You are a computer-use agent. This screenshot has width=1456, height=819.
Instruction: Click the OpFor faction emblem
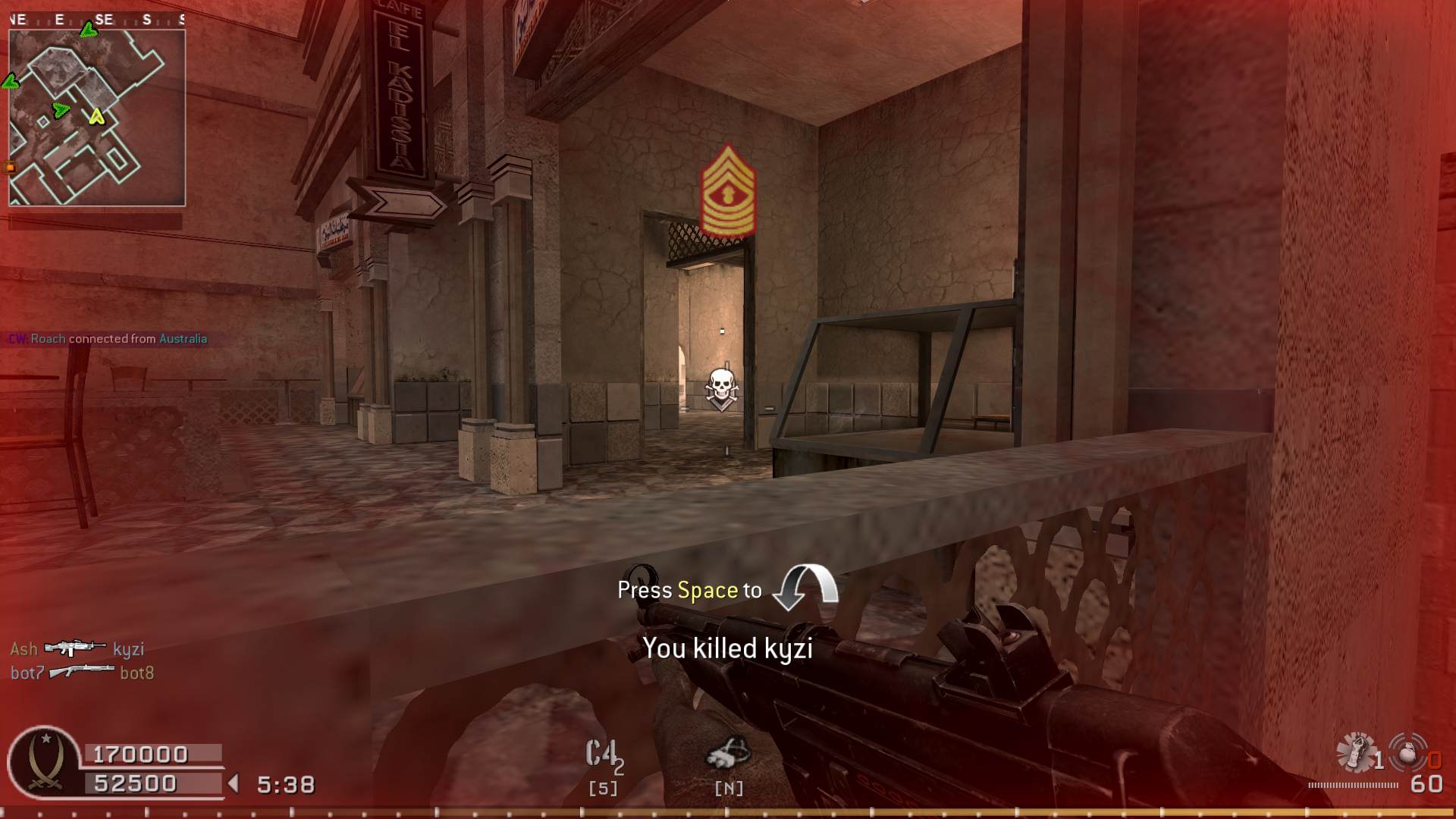tap(44, 761)
